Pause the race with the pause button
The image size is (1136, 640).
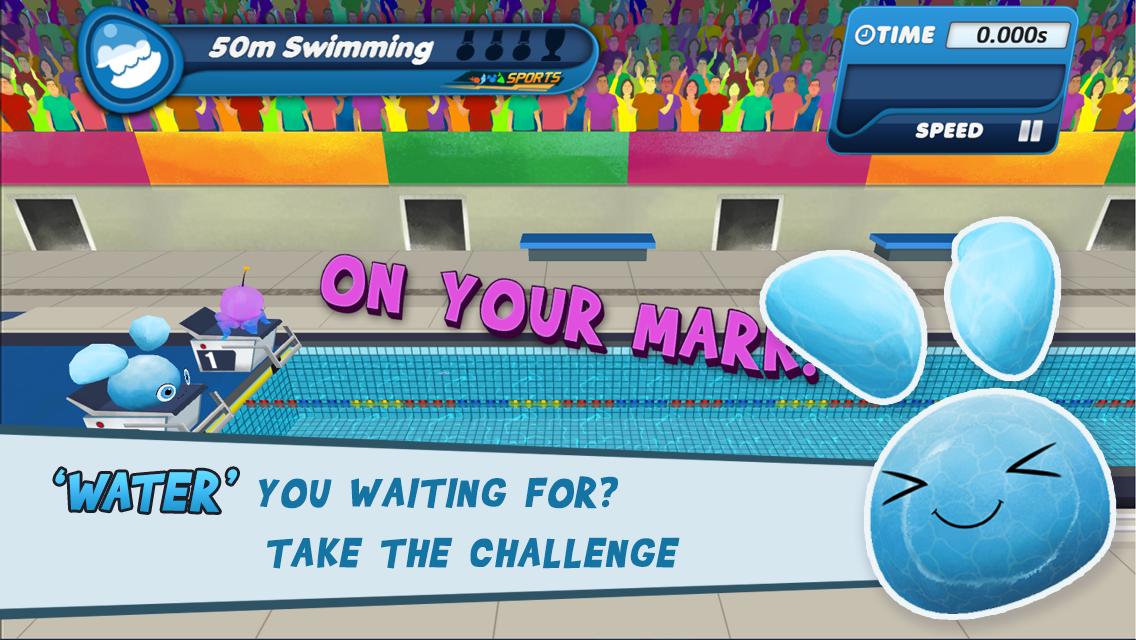1029,131
